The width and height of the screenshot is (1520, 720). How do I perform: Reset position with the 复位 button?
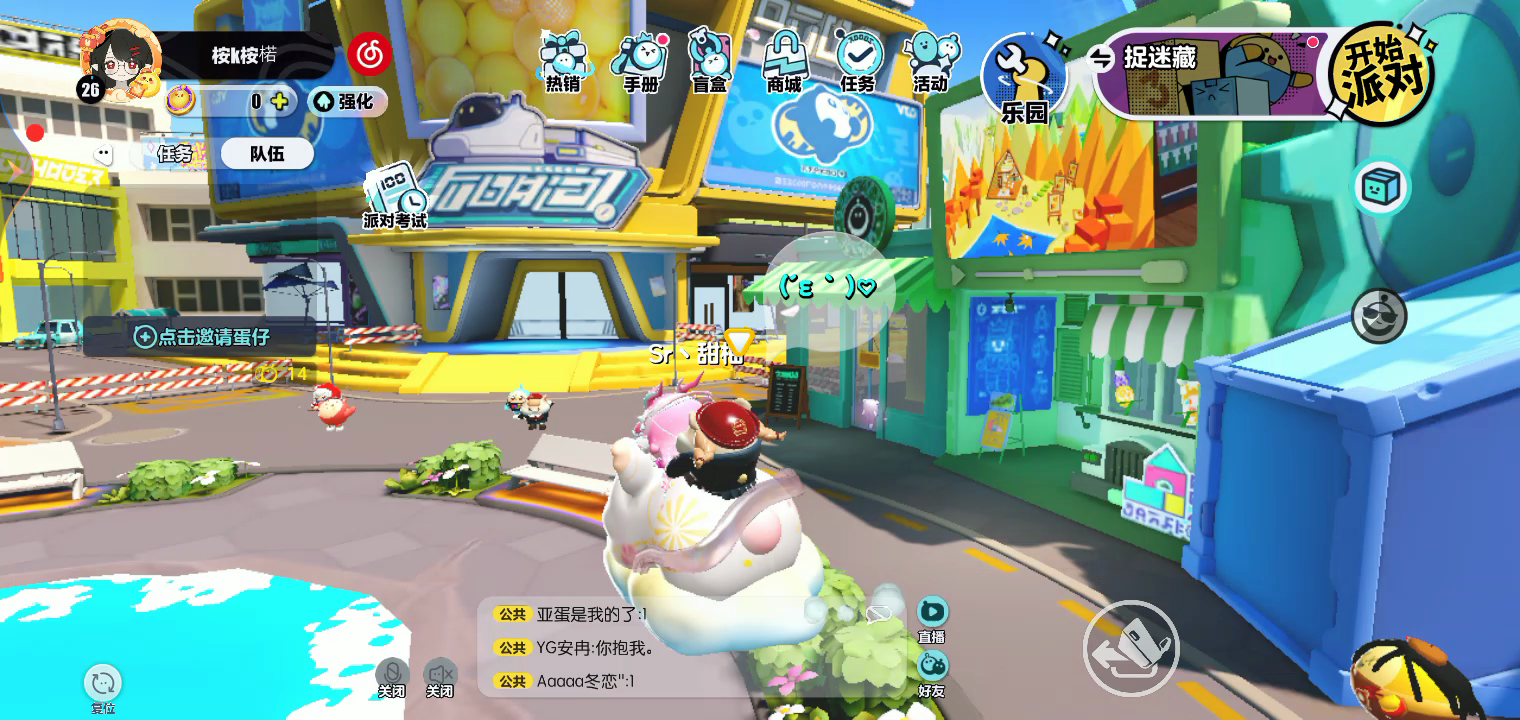pyautogui.click(x=103, y=689)
